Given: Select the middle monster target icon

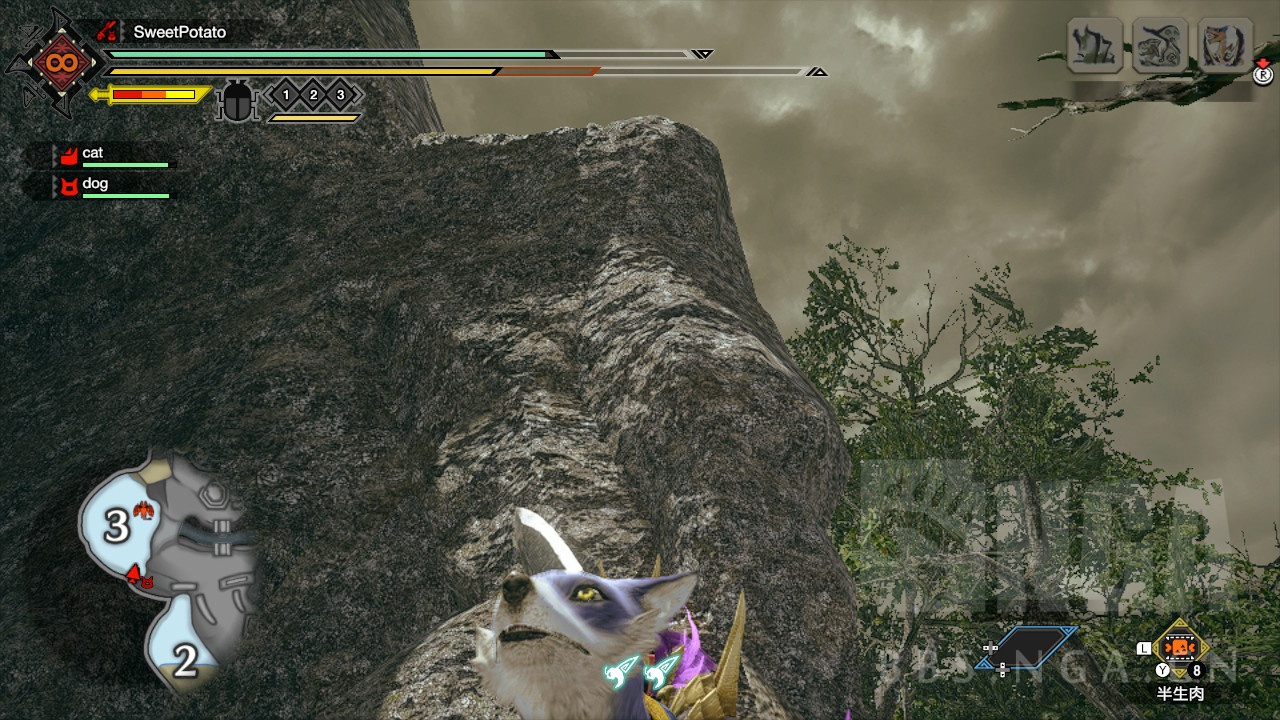Looking at the screenshot, I should 1160,46.
